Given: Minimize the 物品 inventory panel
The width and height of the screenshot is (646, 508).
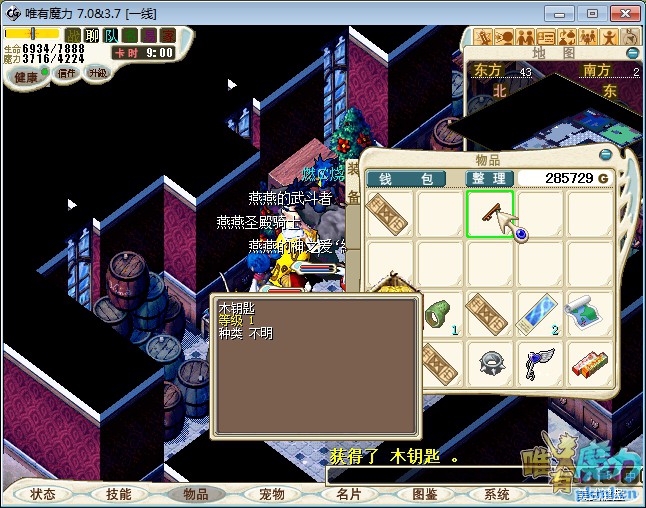Looking at the screenshot, I should 605,155.
